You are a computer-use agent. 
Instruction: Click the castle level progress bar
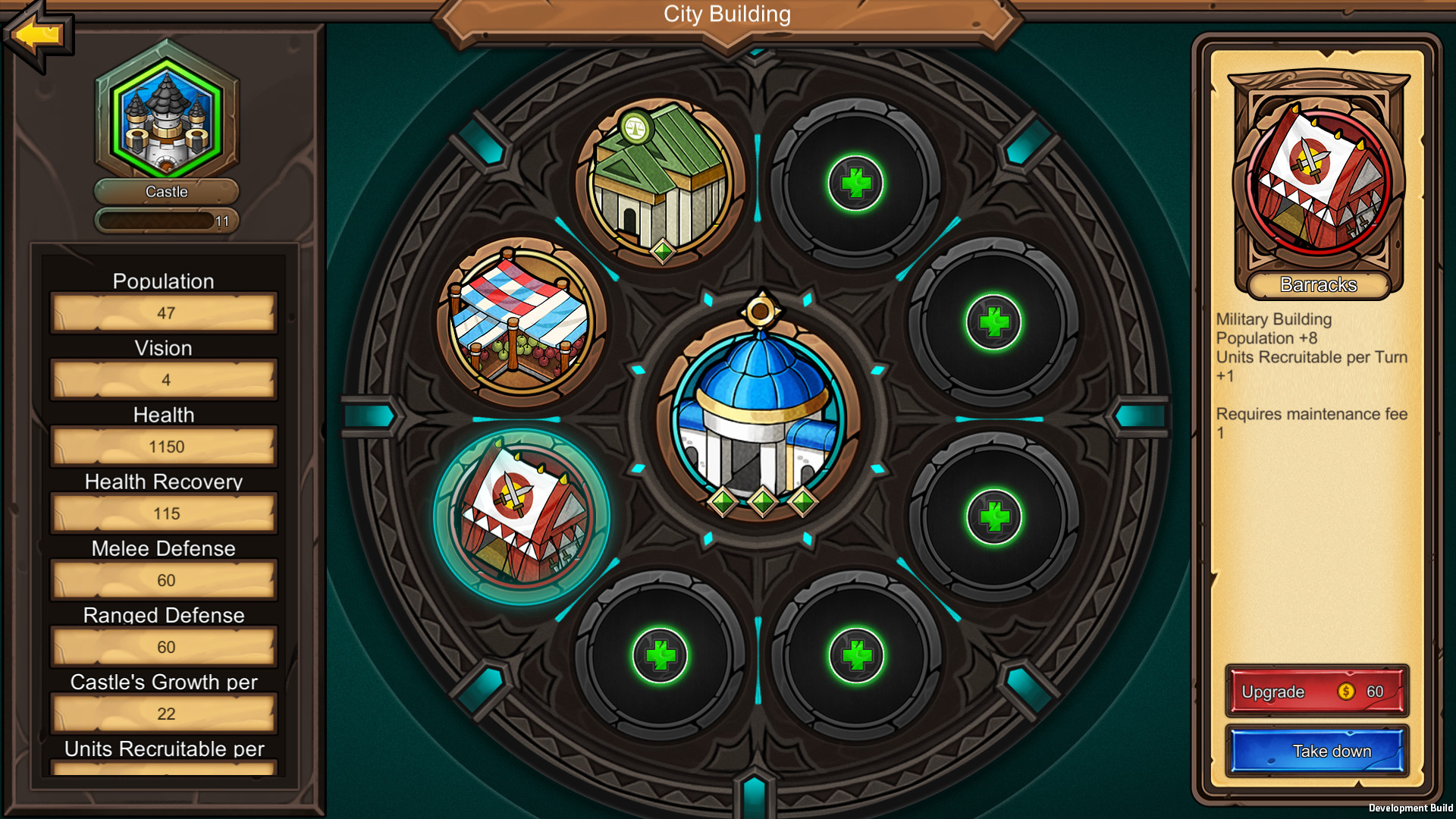(165, 221)
